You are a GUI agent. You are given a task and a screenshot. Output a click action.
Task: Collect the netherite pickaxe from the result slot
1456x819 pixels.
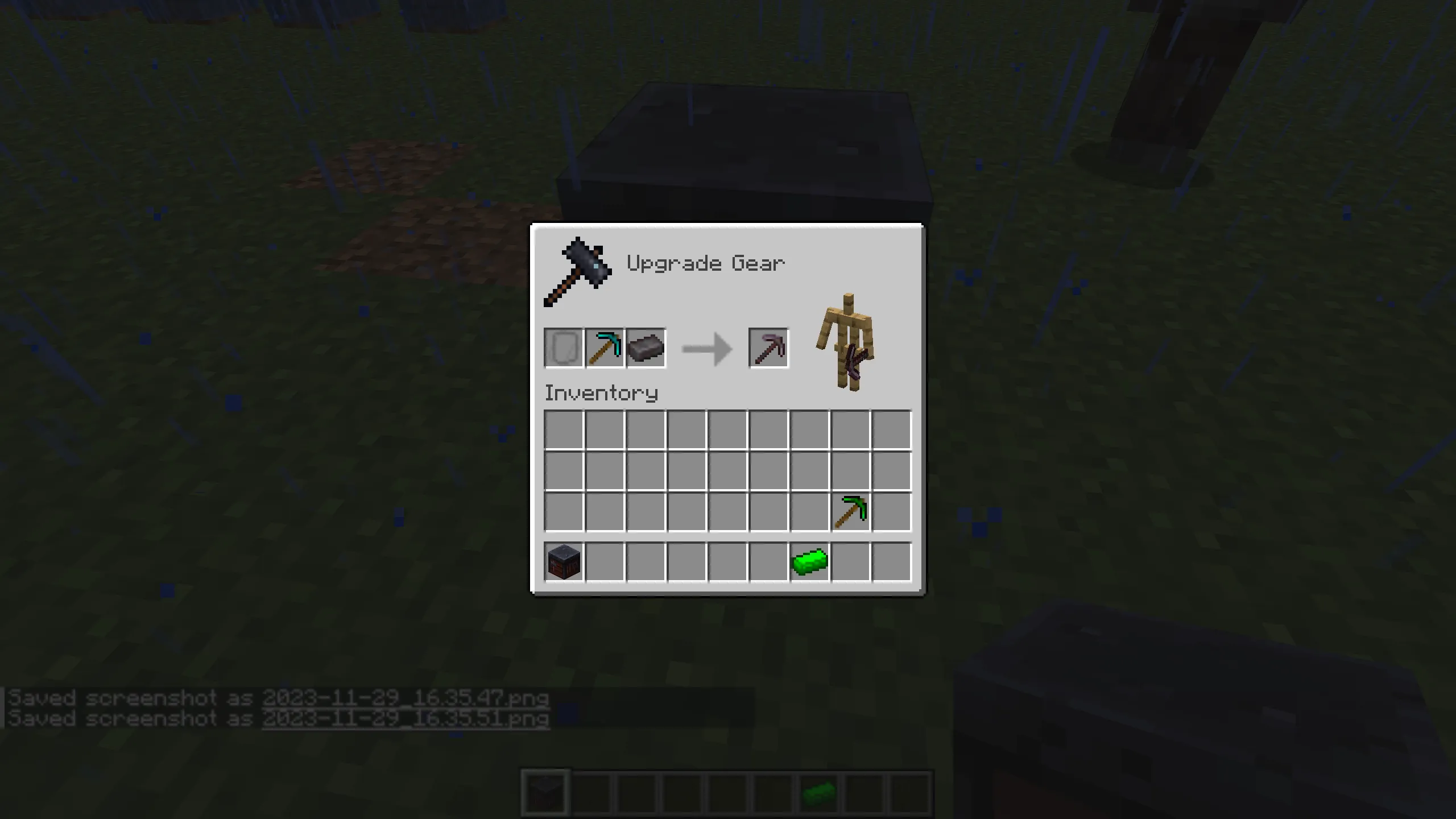768,348
